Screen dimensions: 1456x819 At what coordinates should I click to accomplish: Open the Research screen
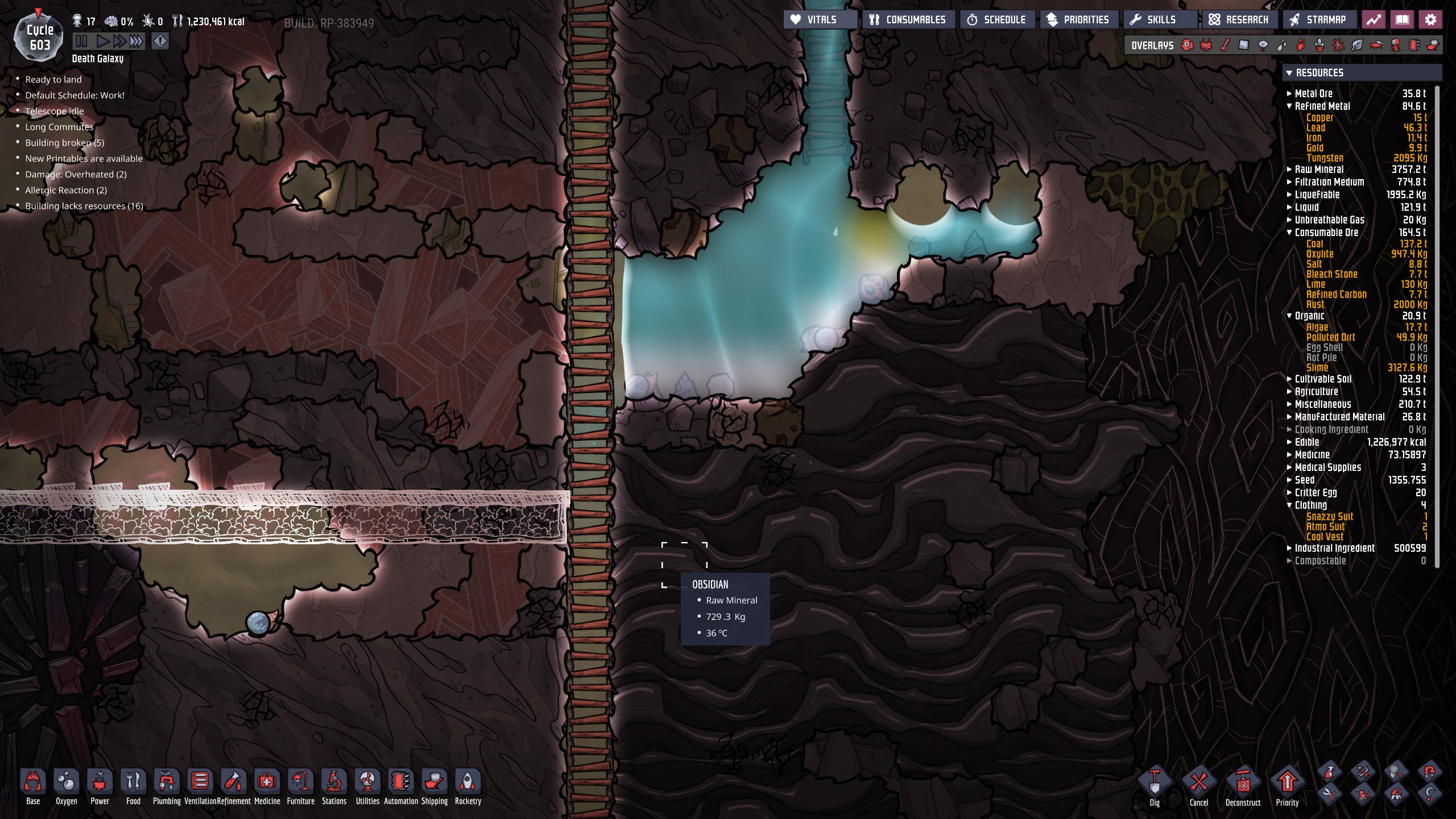[1240, 19]
